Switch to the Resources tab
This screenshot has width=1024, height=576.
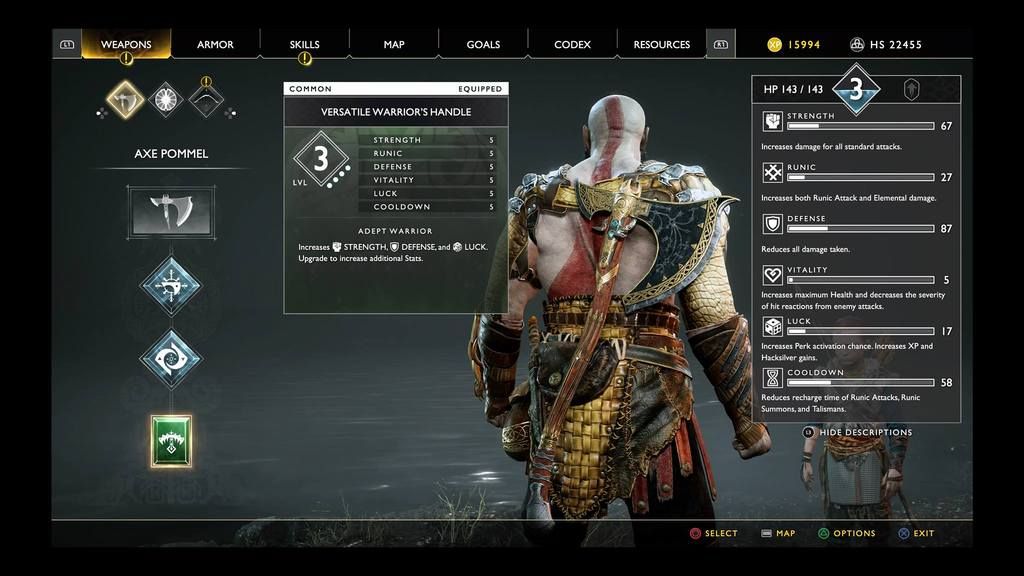tap(661, 45)
